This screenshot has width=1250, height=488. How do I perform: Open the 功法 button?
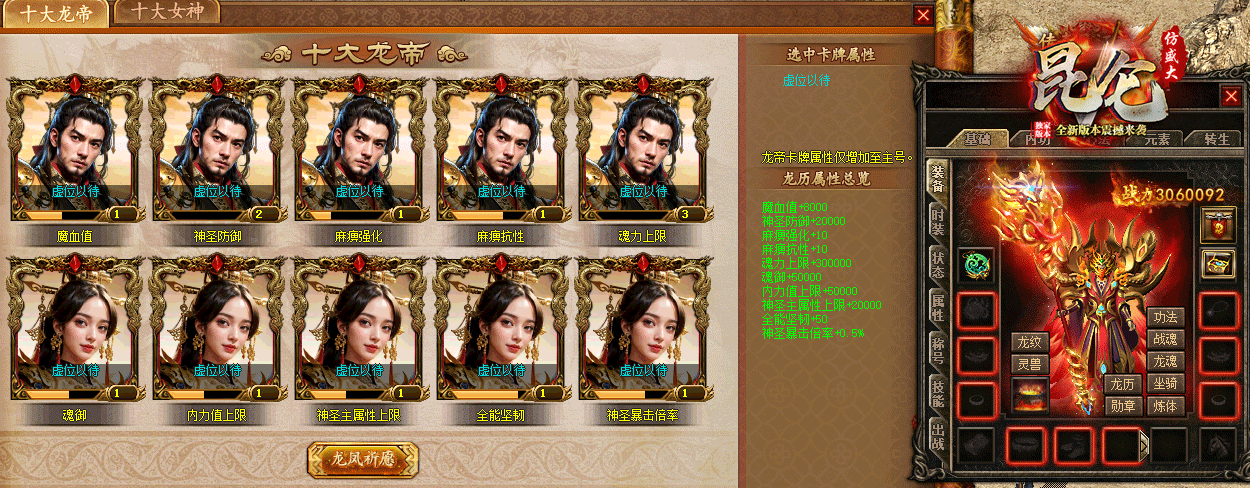coord(1166,318)
